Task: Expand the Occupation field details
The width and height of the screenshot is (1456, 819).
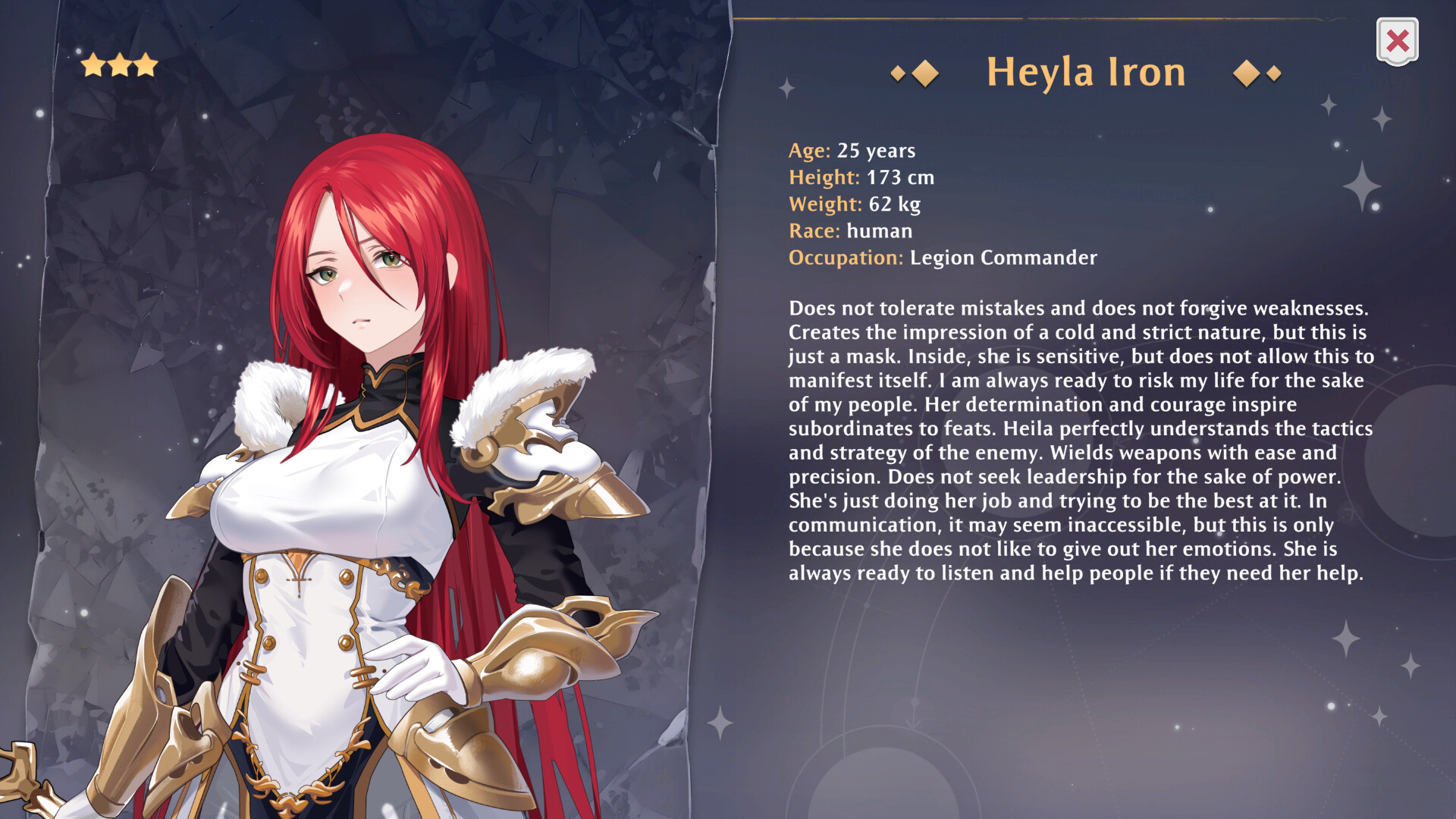Action: pos(940,258)
